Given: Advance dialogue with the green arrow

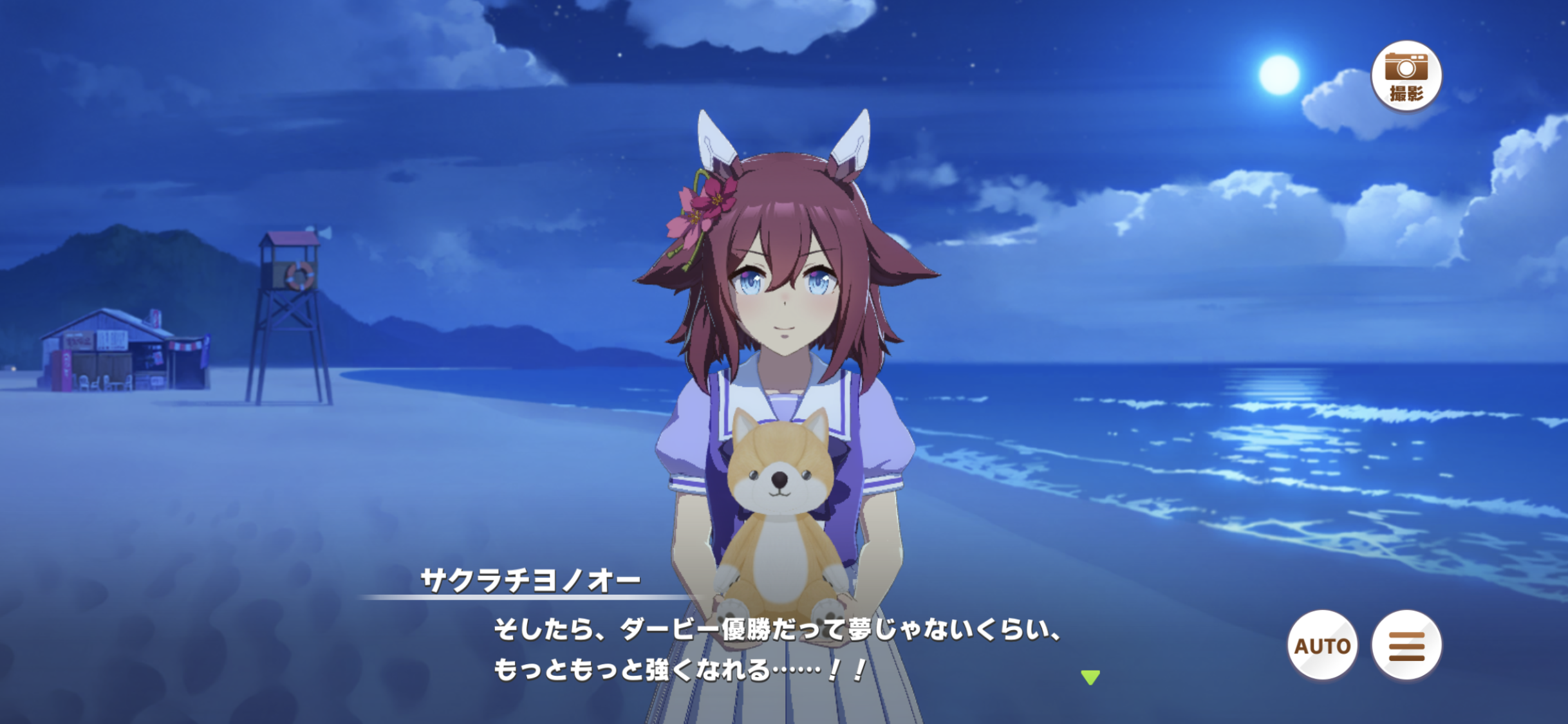Looking at the screenshot, I should tap(1090, 677).
